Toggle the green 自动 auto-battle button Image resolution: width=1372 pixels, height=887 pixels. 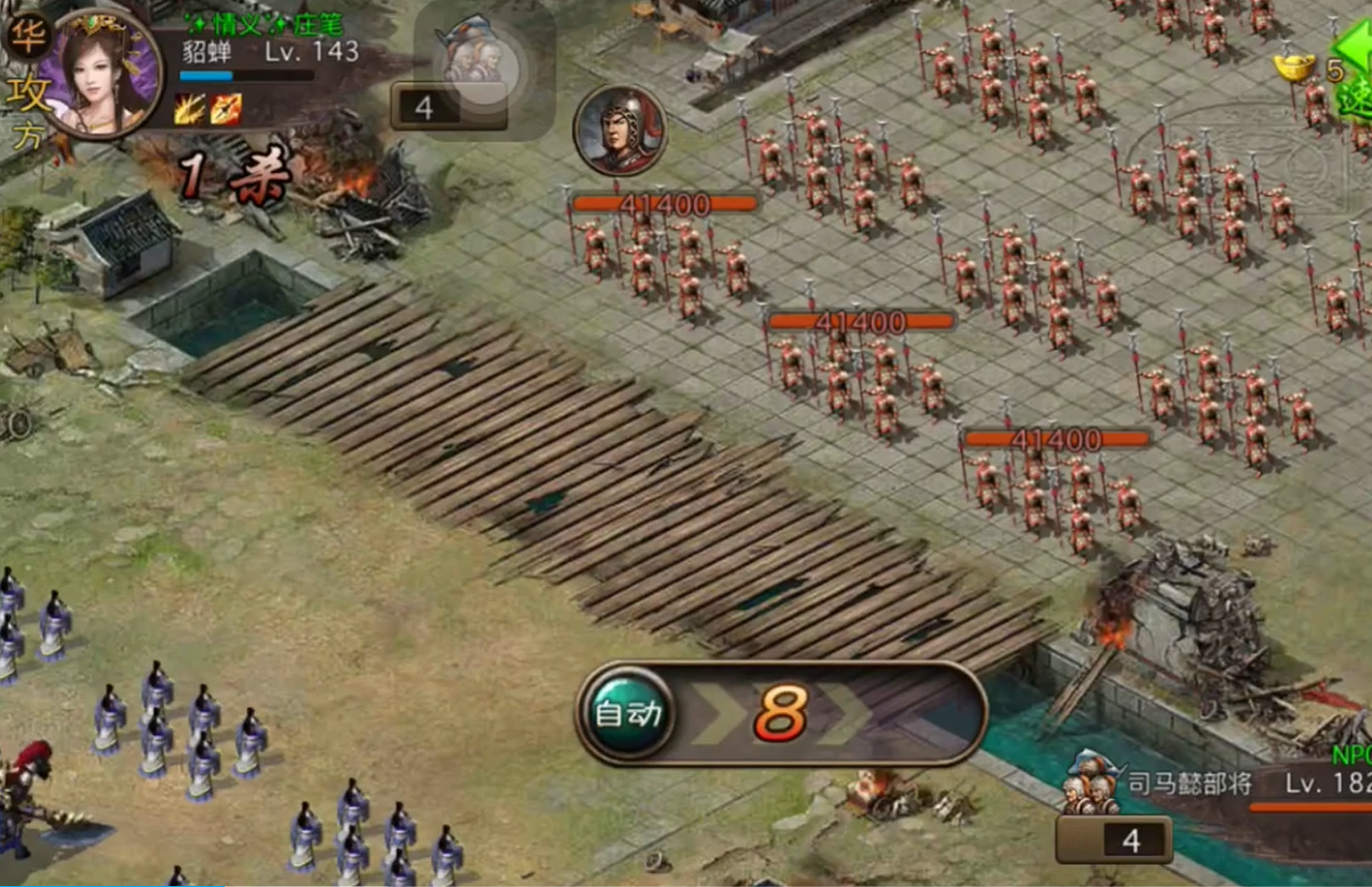point(626,713)
